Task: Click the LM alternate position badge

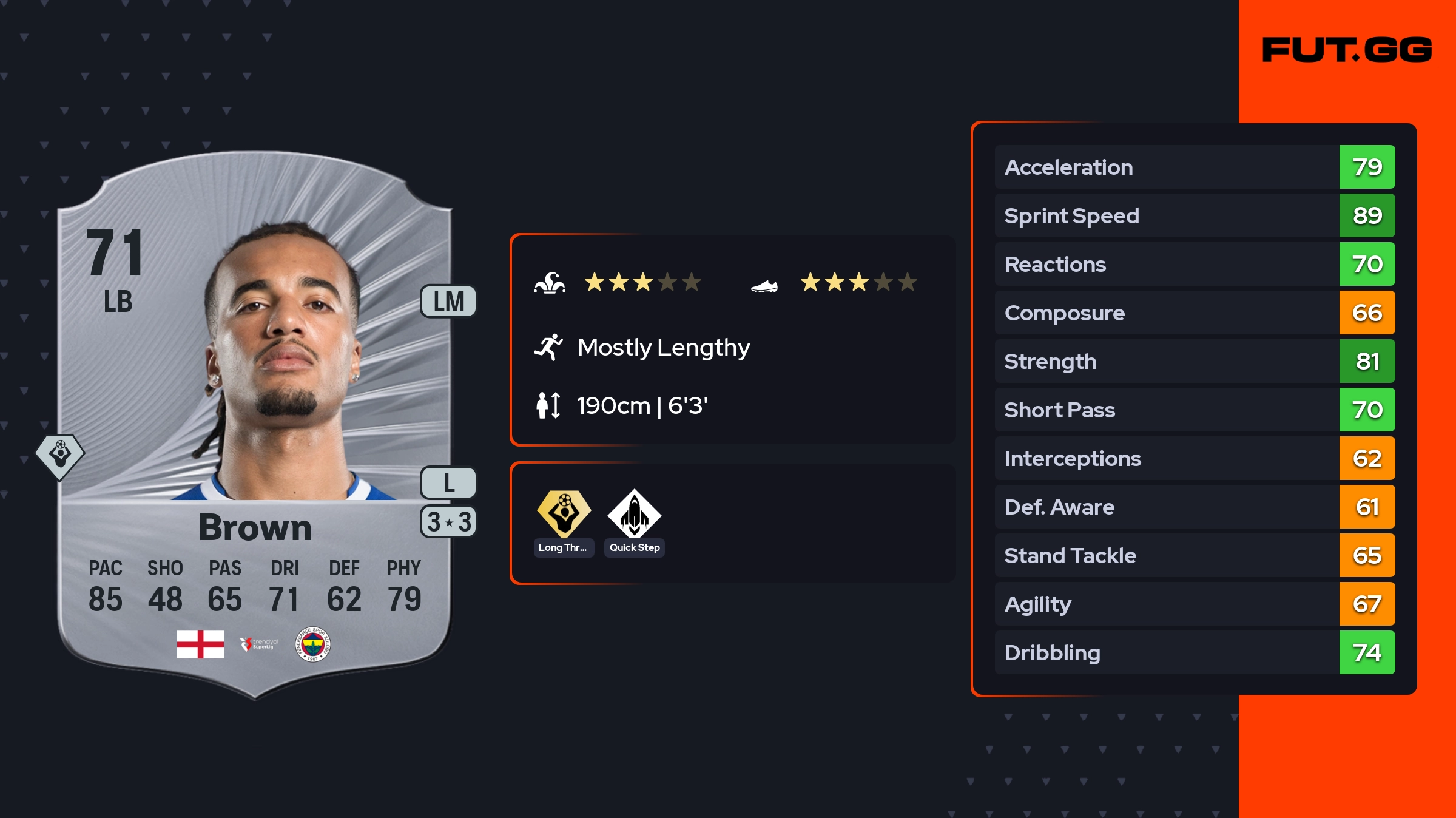Action: pyautogui.click(x=449, y=302)
